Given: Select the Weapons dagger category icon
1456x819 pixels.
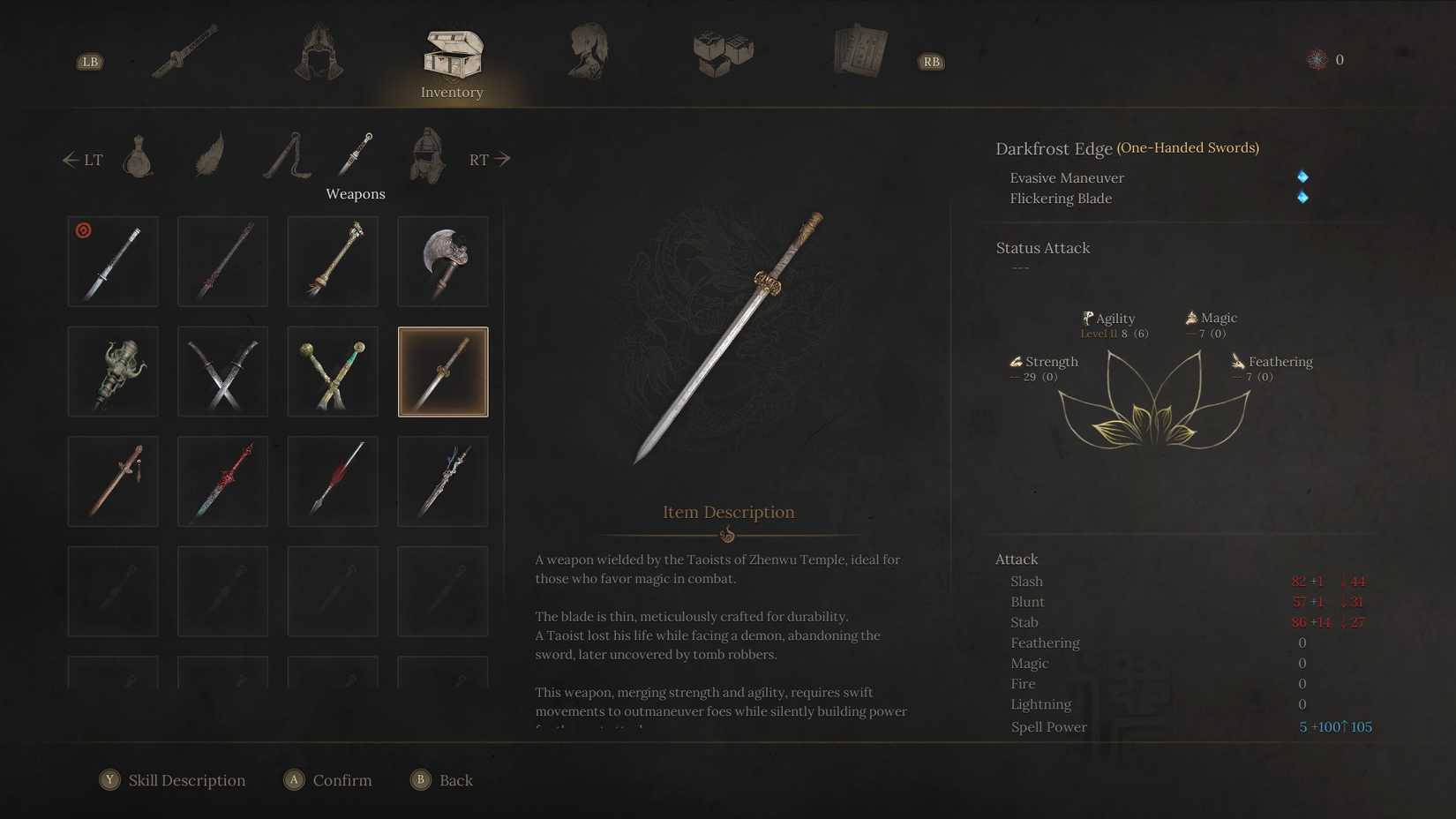Looking at the screenshot, I should [356, 157].
